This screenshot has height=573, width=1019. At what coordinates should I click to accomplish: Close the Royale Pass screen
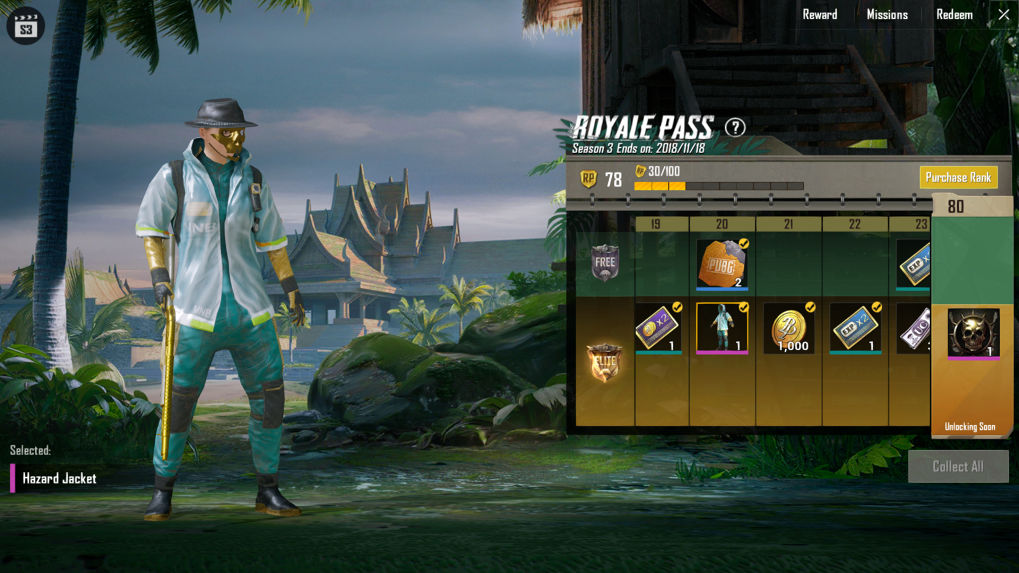pos(1004,15)
